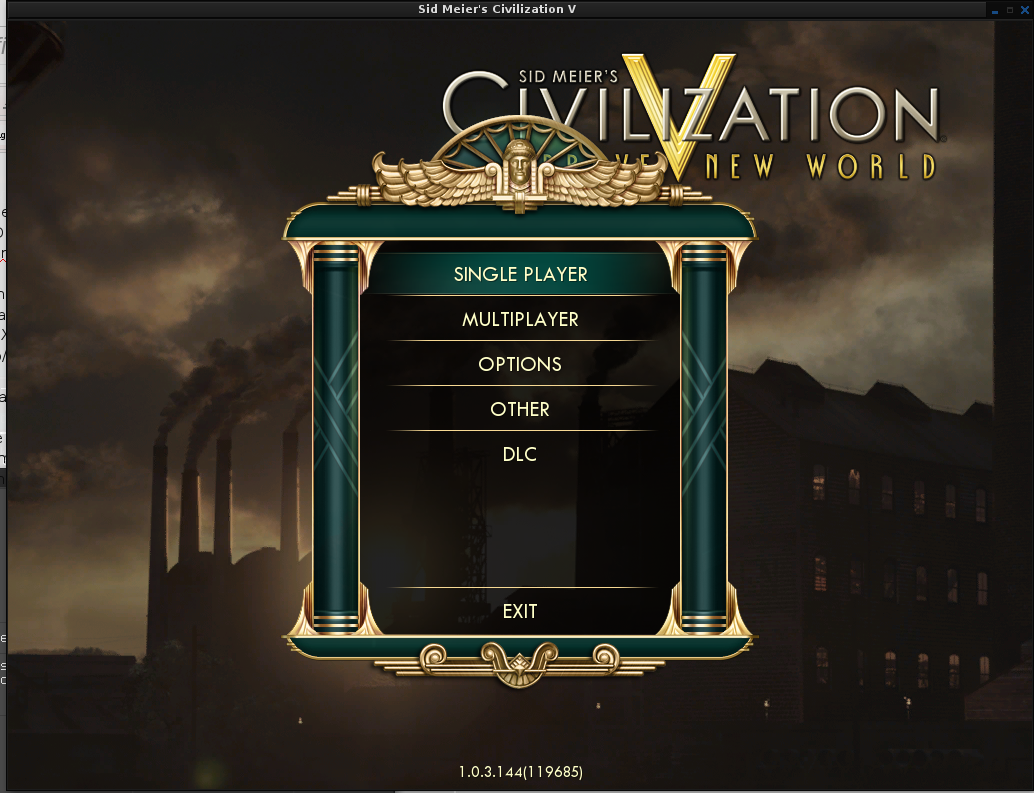The image size is (1034, 793).
Task: Open the Multiplayer menu
Action: 520,319
